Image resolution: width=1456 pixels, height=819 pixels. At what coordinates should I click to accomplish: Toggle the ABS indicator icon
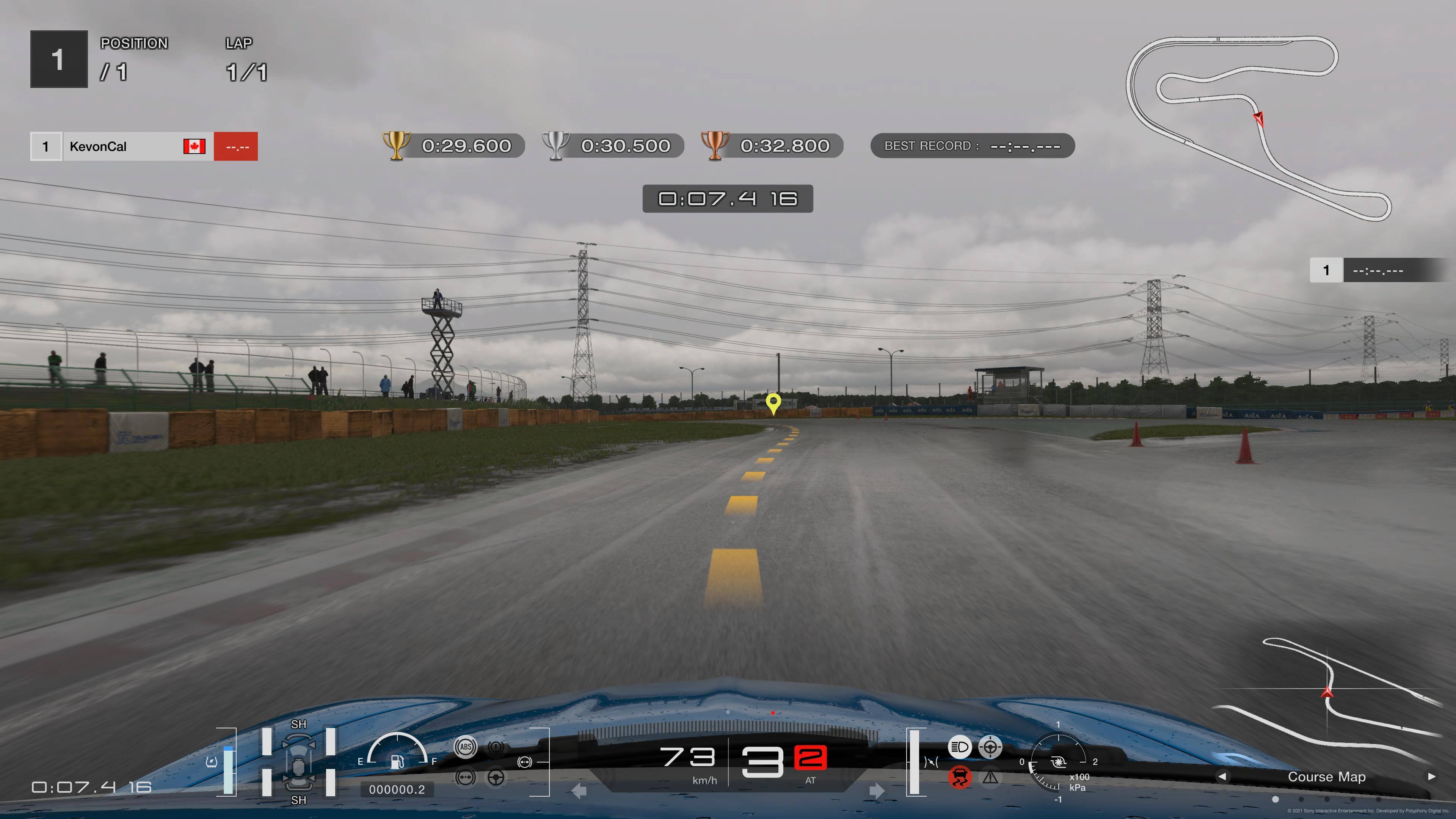[x=466, y=747]
